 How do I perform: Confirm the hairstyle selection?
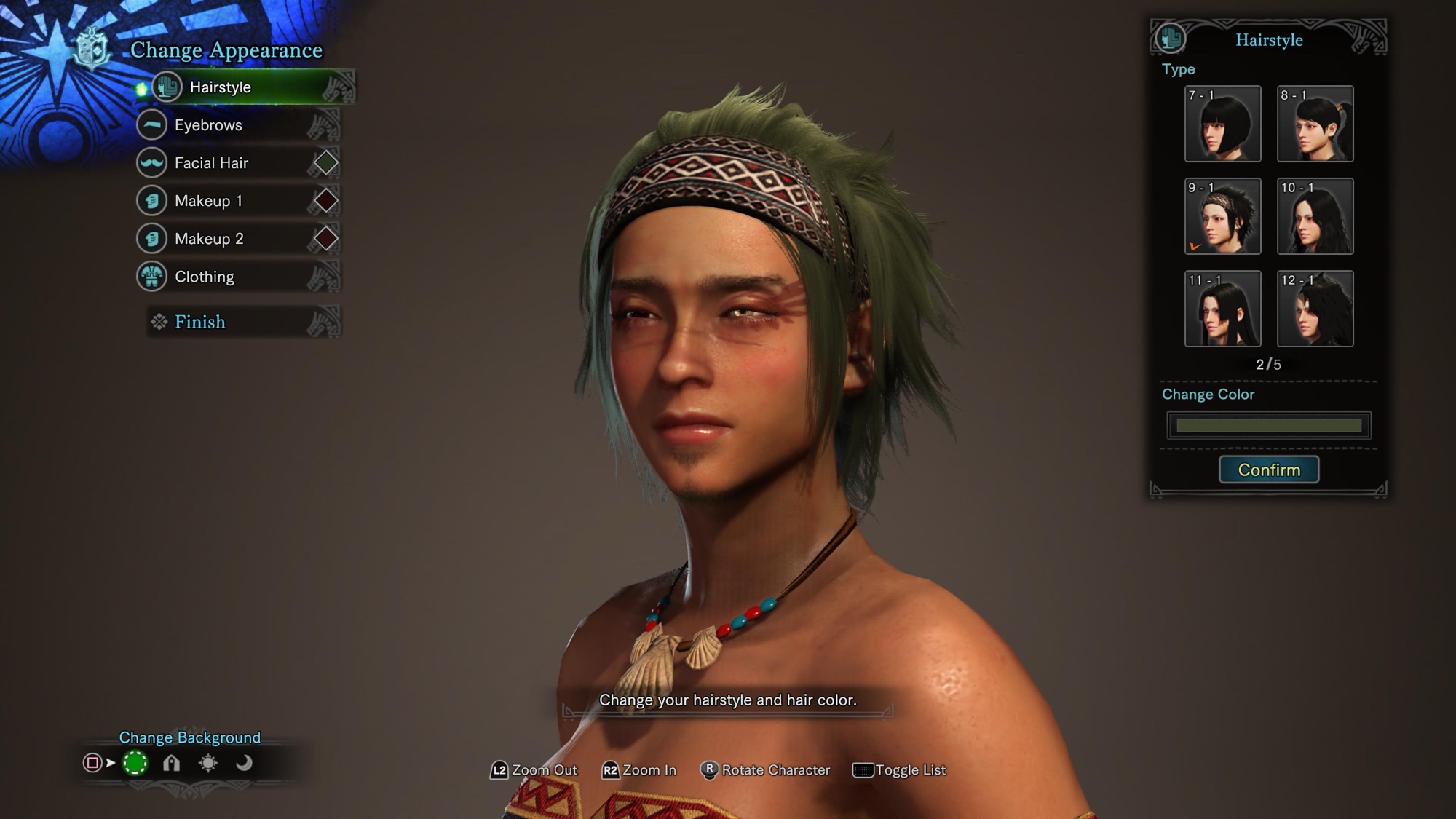point(1269,470)
